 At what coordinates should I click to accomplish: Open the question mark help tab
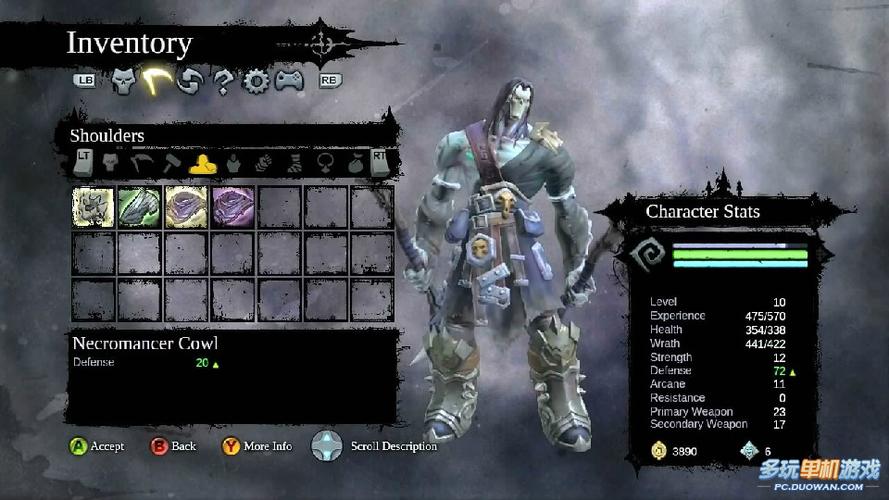pyautogui.click(x=223, y=81)
